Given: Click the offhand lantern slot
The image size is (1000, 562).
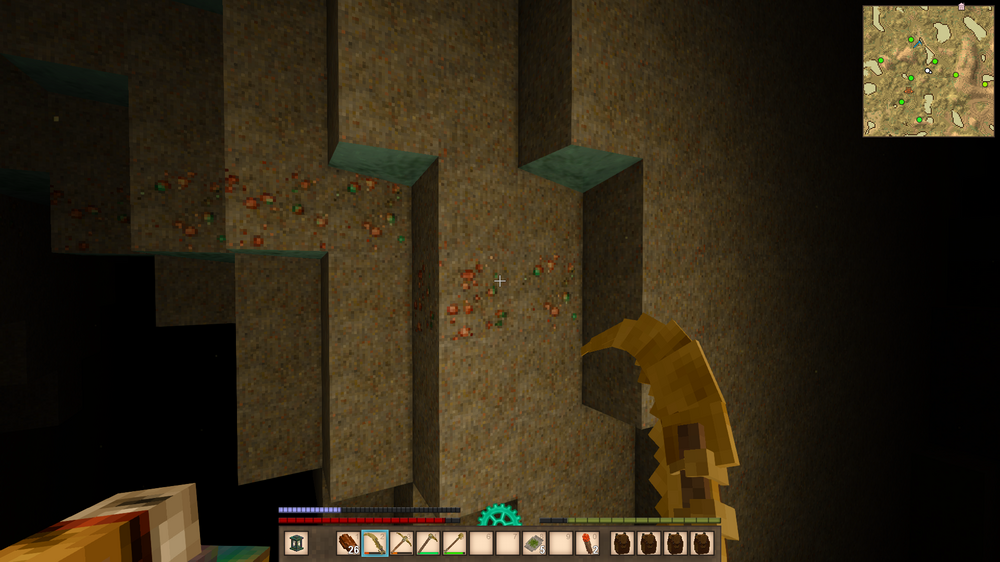Looking at the screenshot, I should pos(296,543).
